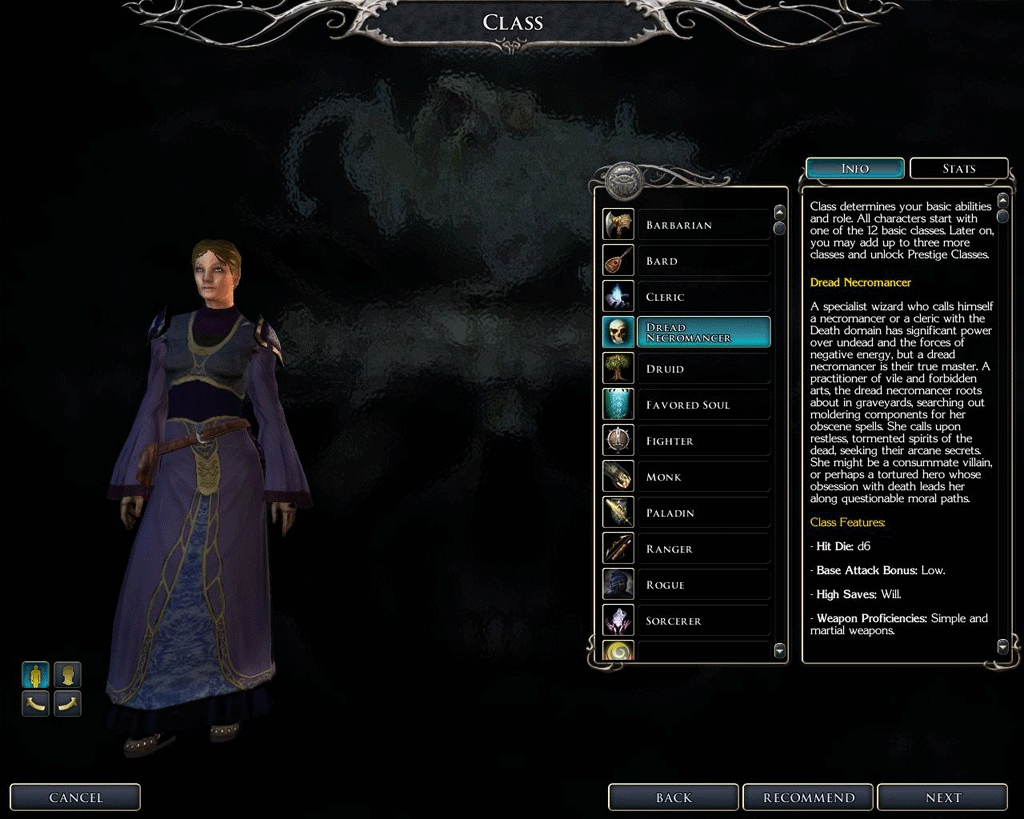Select Dread Necromancer class
This screenshot has height=819, width=1024.
(x=703, y=333)
